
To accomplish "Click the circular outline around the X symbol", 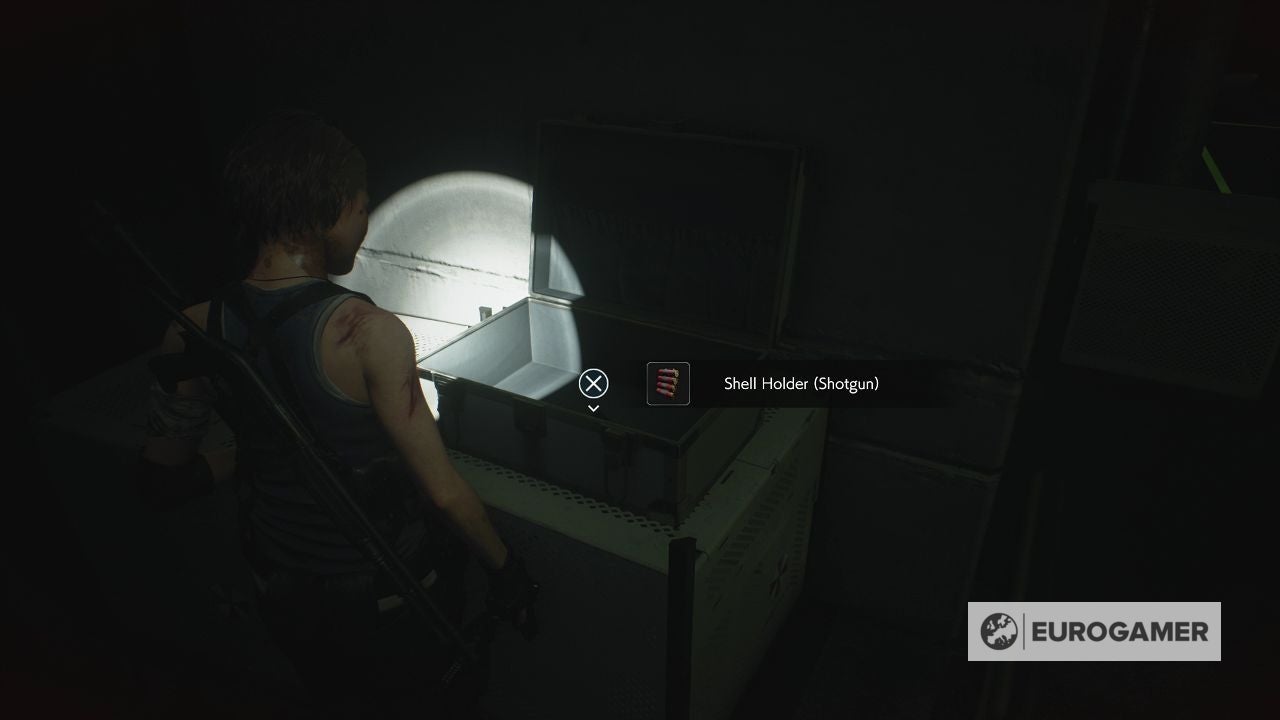I will (x=593, y=383).
